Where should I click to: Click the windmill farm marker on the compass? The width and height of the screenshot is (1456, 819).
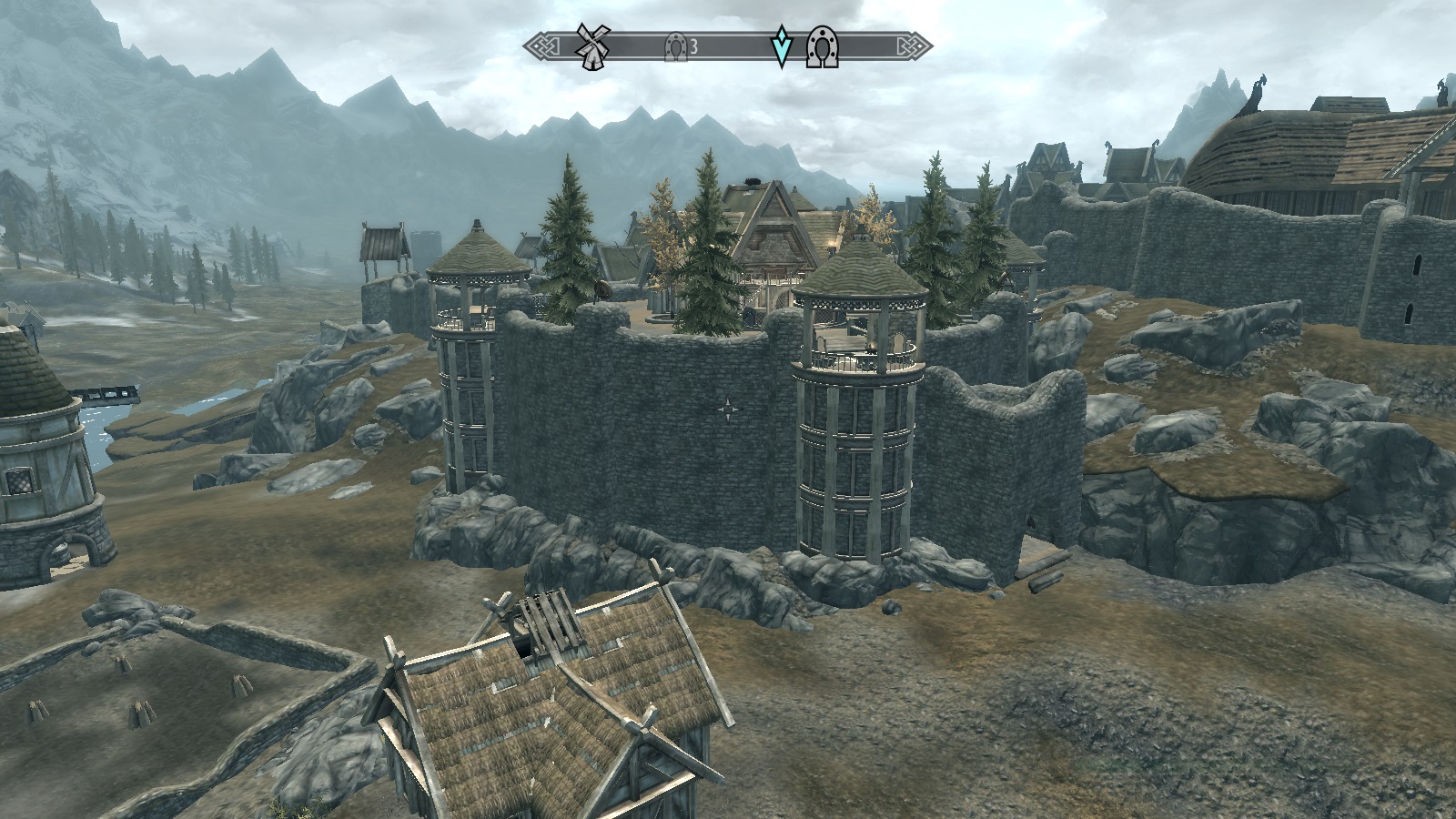point(592,45)
